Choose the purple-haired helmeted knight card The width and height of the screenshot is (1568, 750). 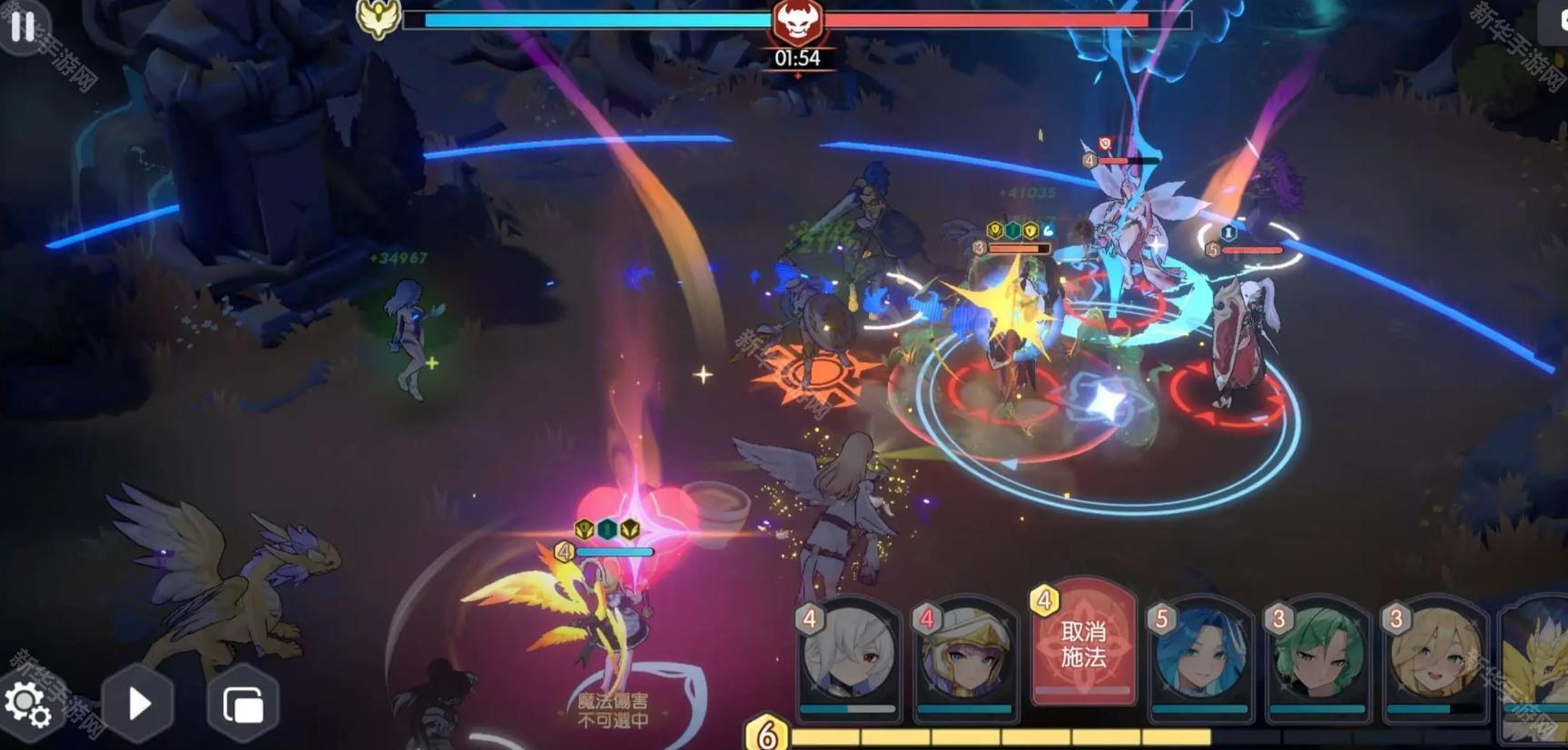pyautogui.click(x=966, y=656)
